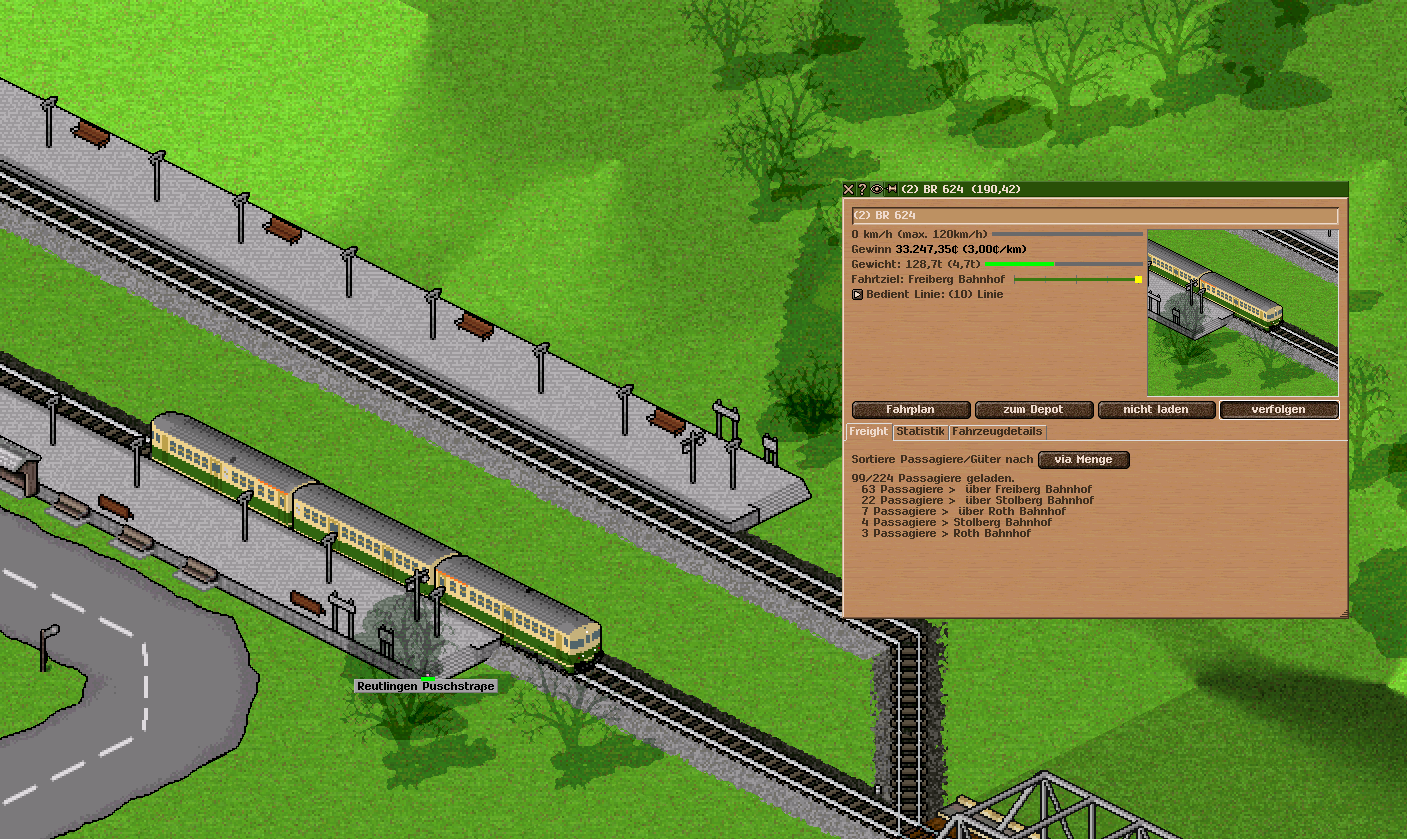Close the BR 624 vehicle window
1407x839 pixels.
click(x=849, y=189)
